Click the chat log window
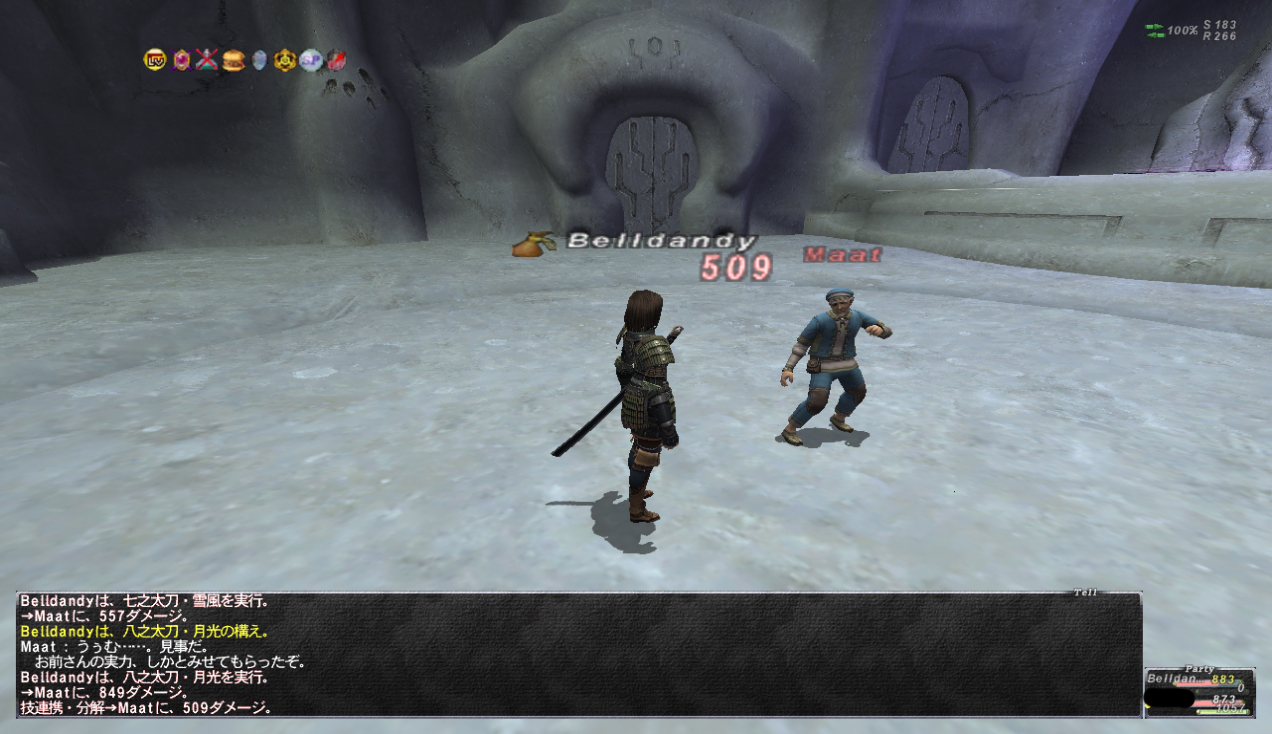The height and width of the screenshot is (734, 1272). [579, 655]
